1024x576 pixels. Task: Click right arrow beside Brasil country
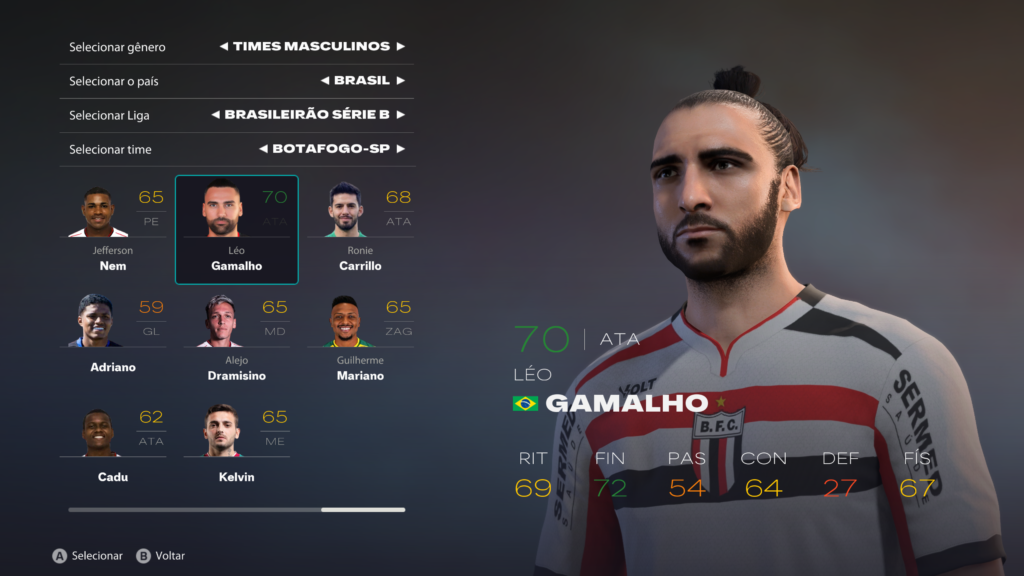400,81
